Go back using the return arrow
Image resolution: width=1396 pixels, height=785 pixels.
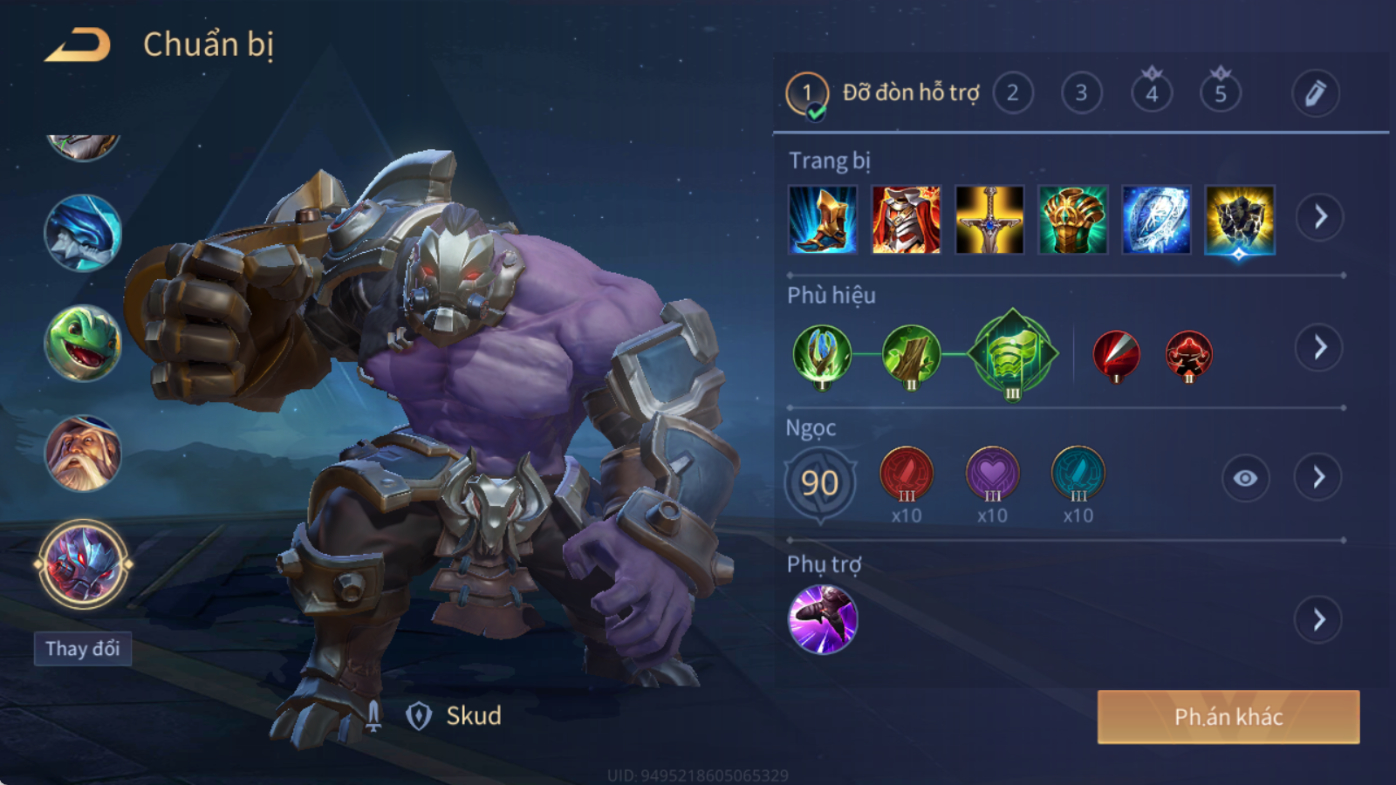click(77, 45)
